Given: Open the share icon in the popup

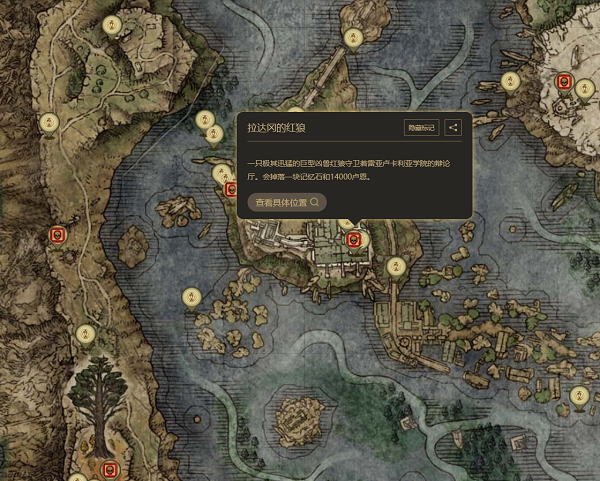Looking at the screenshot, I should point(453,128).
